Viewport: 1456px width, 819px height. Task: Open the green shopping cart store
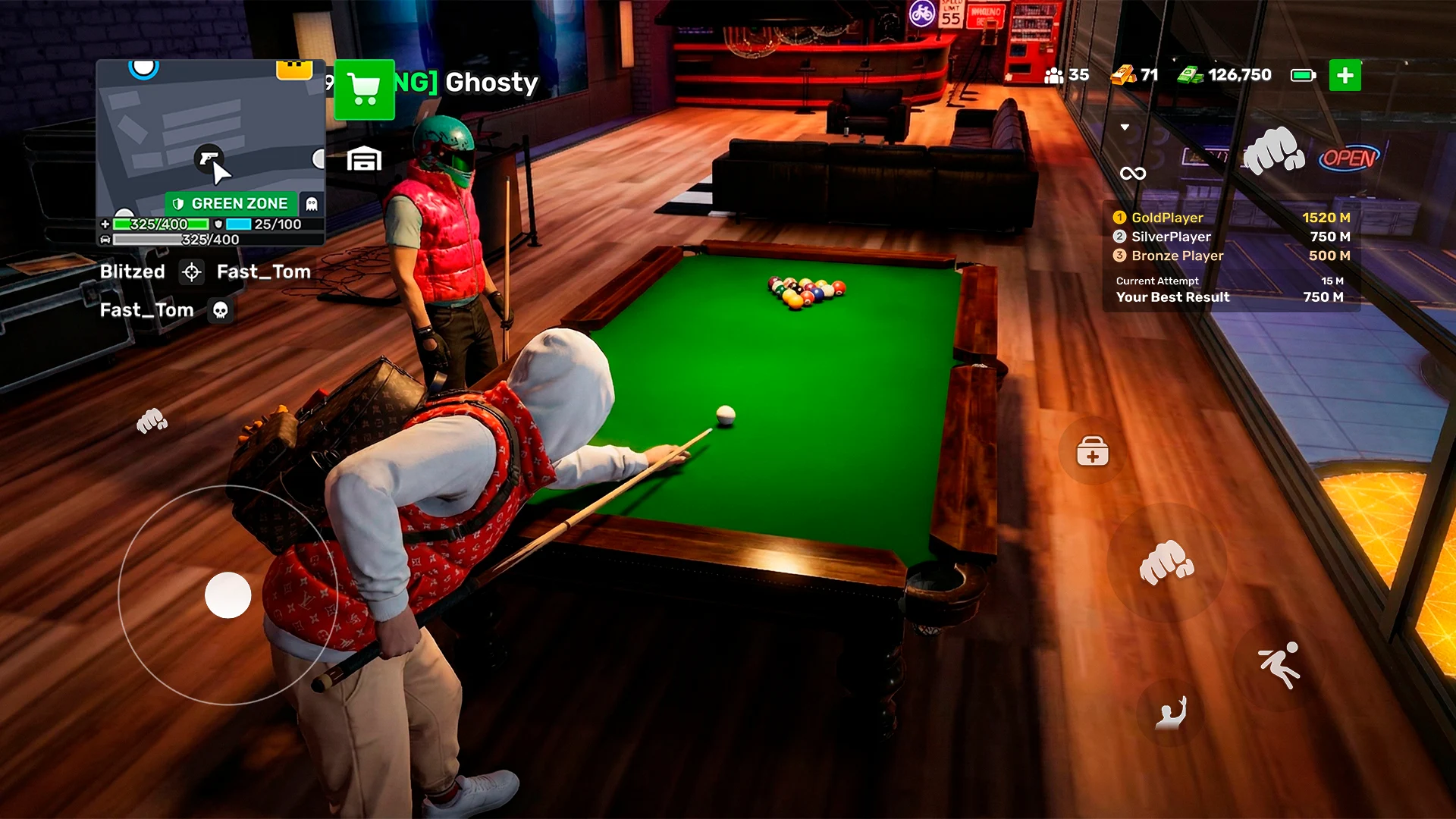coord(364,89)
